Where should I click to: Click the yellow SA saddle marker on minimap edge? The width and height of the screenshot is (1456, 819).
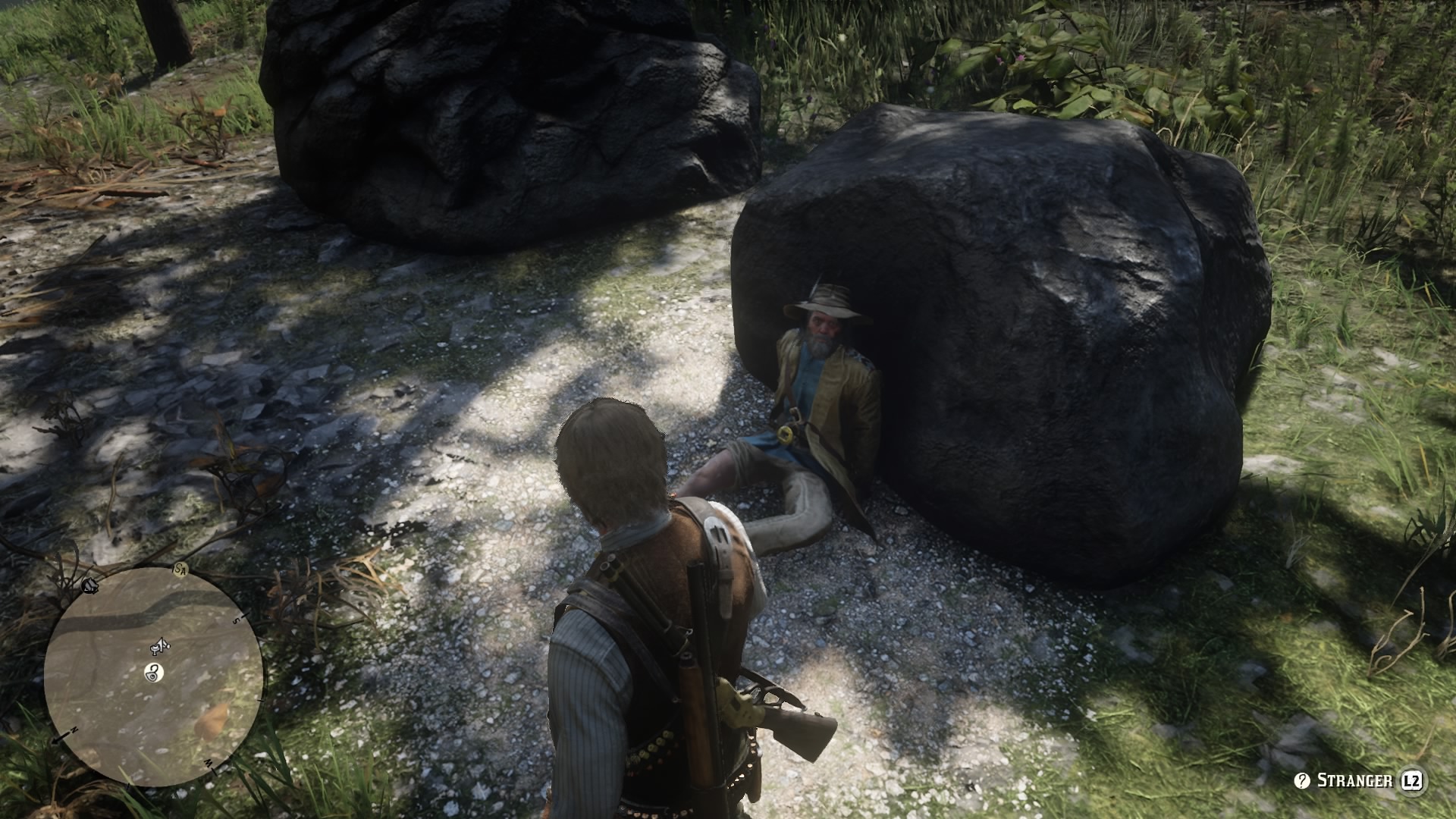click(x=180, y=570)
